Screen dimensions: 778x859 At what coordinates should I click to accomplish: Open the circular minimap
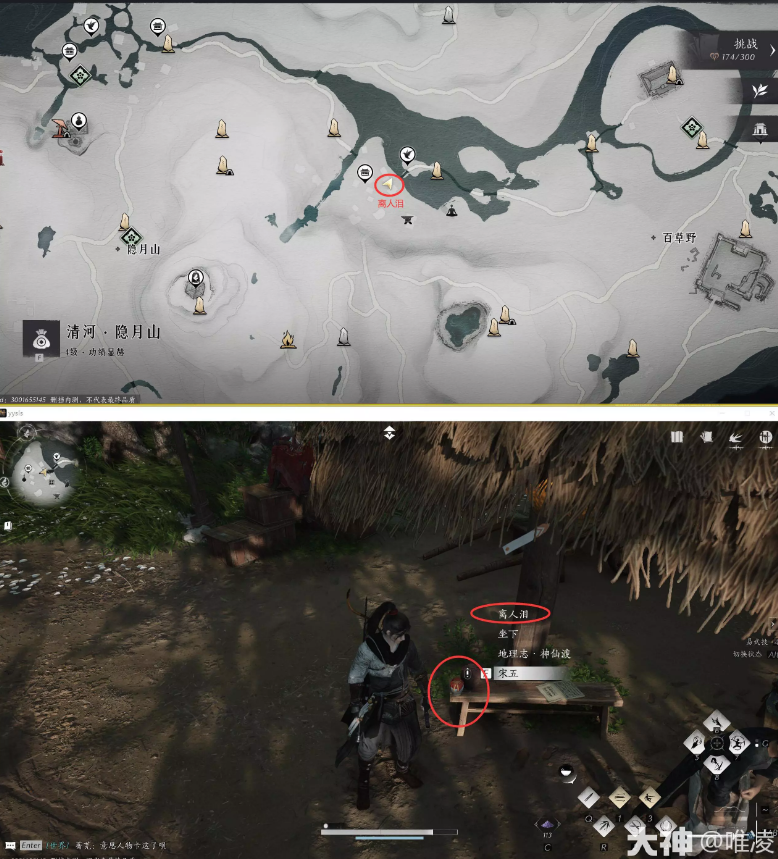pyautogui.click(x=46, y=468)
